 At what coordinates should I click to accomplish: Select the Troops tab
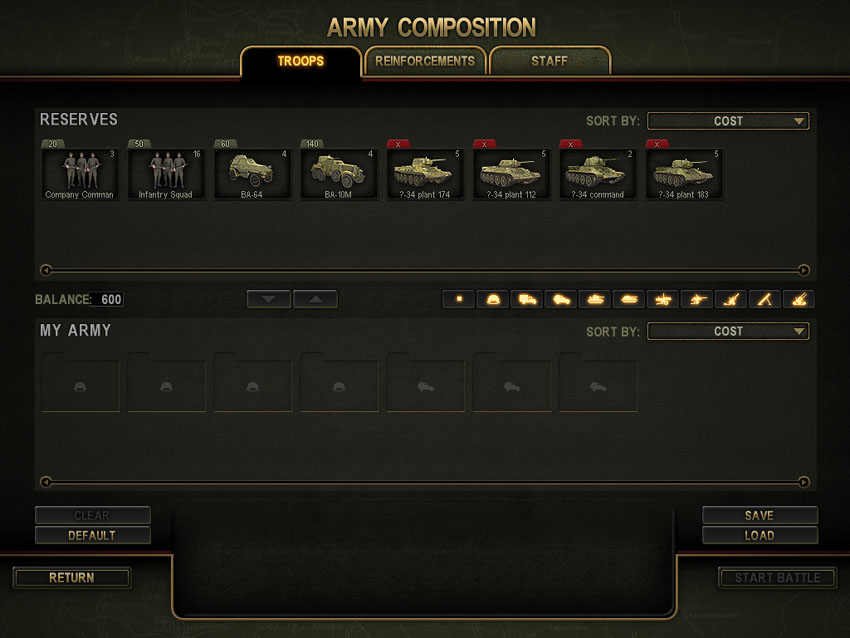[x=300, y=61]
